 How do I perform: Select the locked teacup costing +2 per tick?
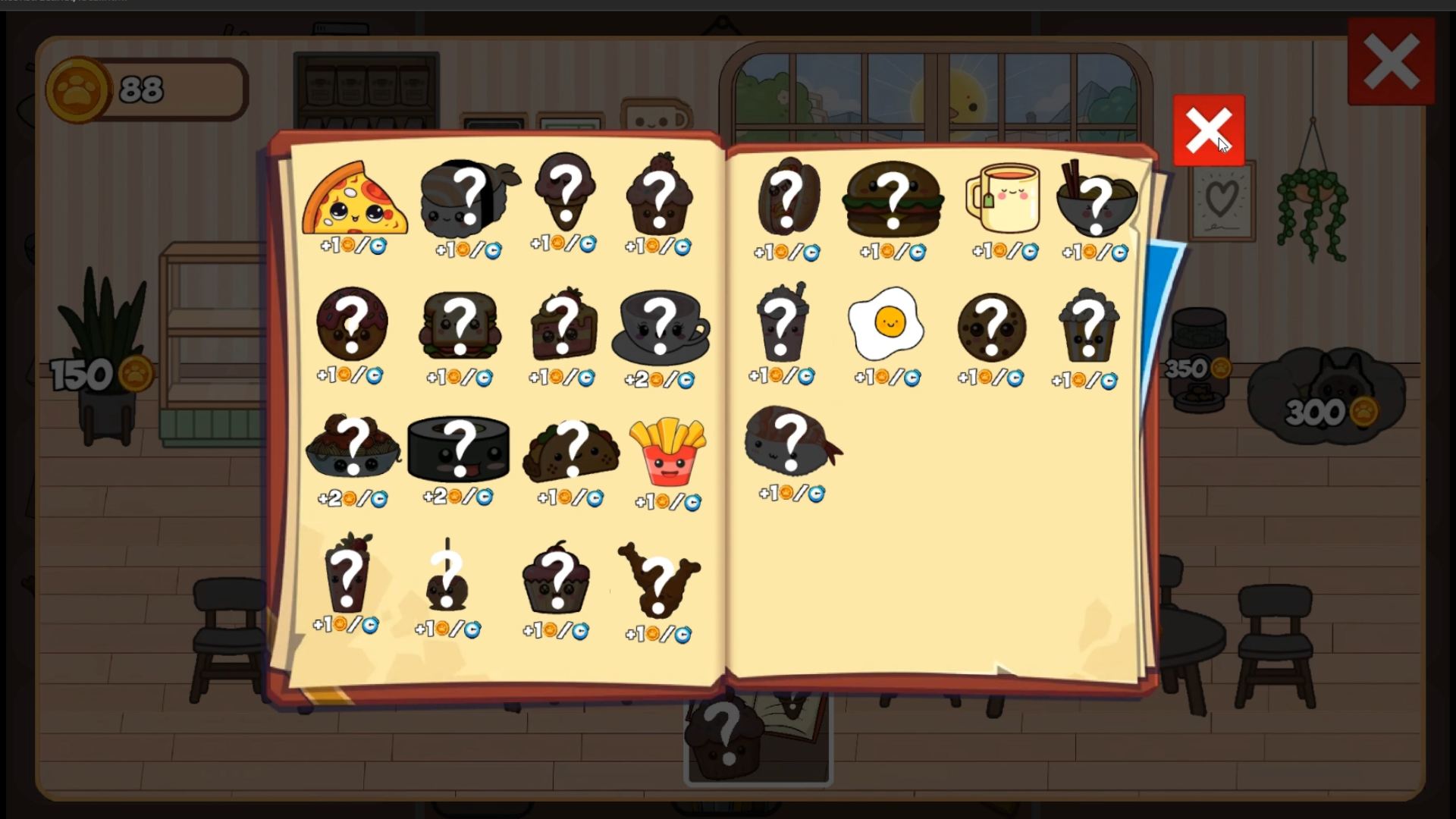tap(660, 326)
